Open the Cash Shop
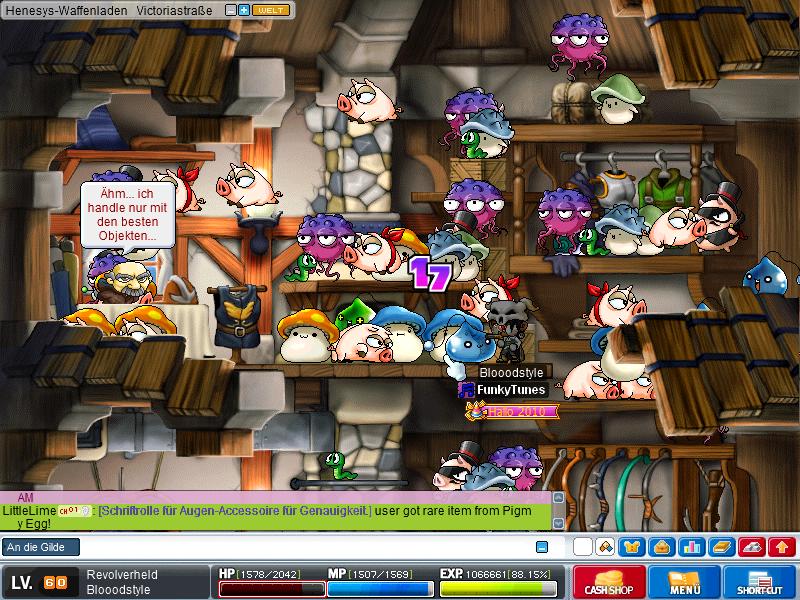Screen dimensions: 800x600 (x=609, y=583)
